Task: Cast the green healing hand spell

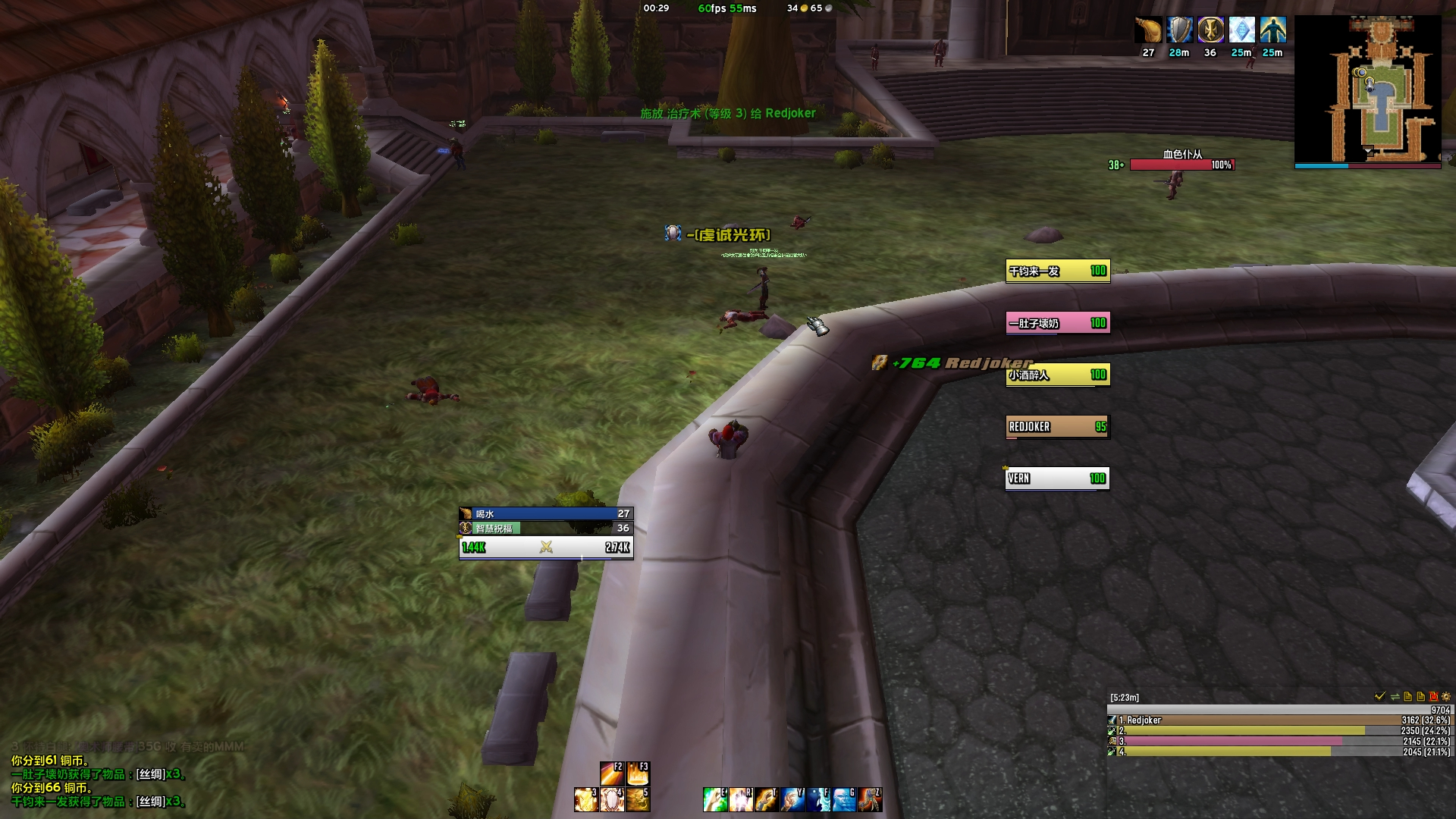Action: 715,799
